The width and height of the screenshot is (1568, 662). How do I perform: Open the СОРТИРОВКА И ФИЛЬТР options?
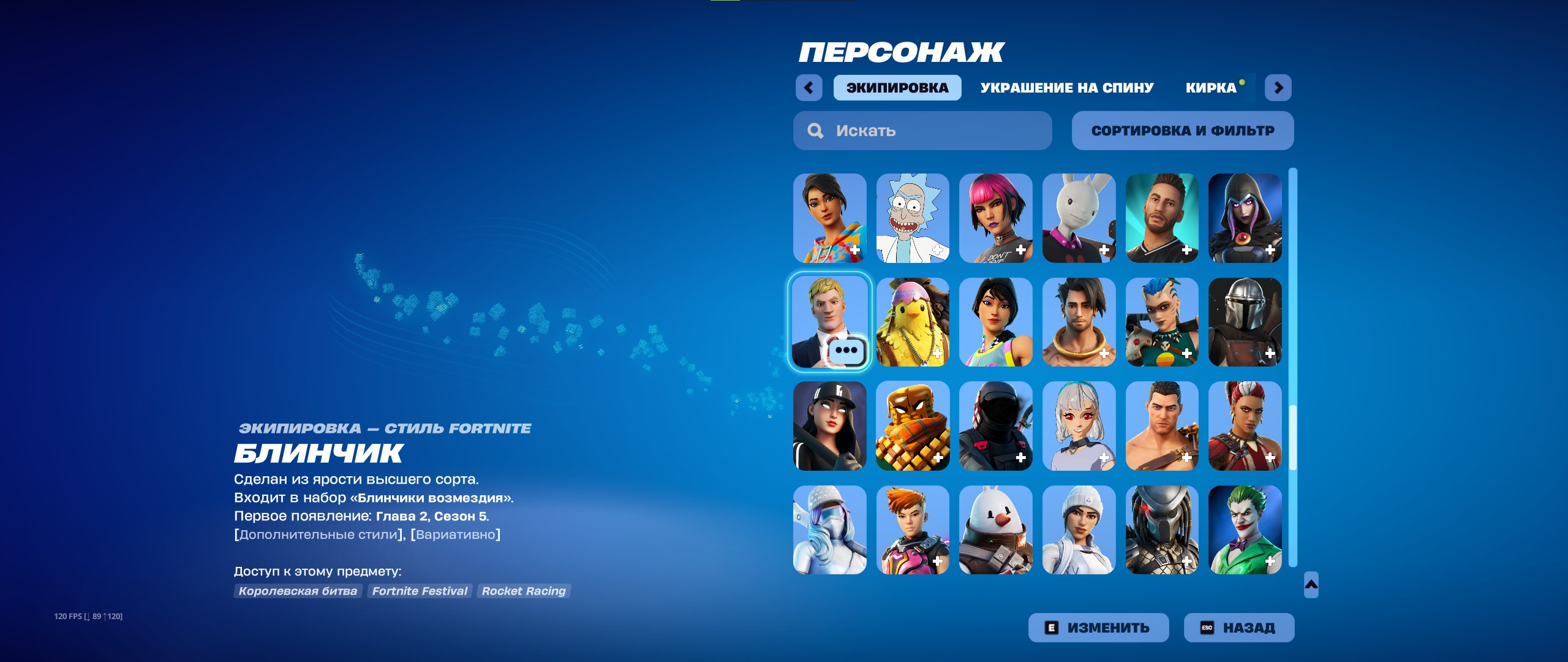coord(1182,130)
